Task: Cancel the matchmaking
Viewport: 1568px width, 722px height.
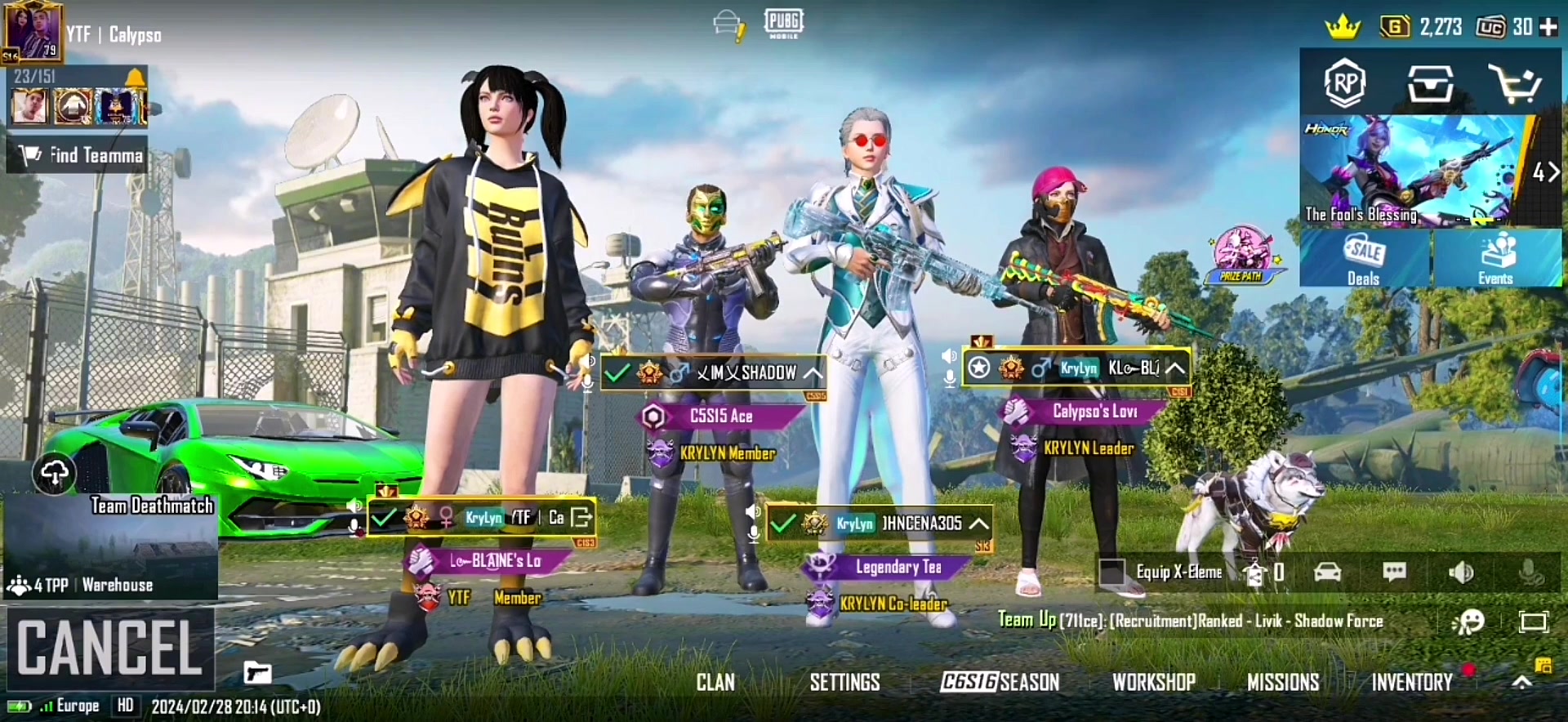Action: [x=109, y=647]
